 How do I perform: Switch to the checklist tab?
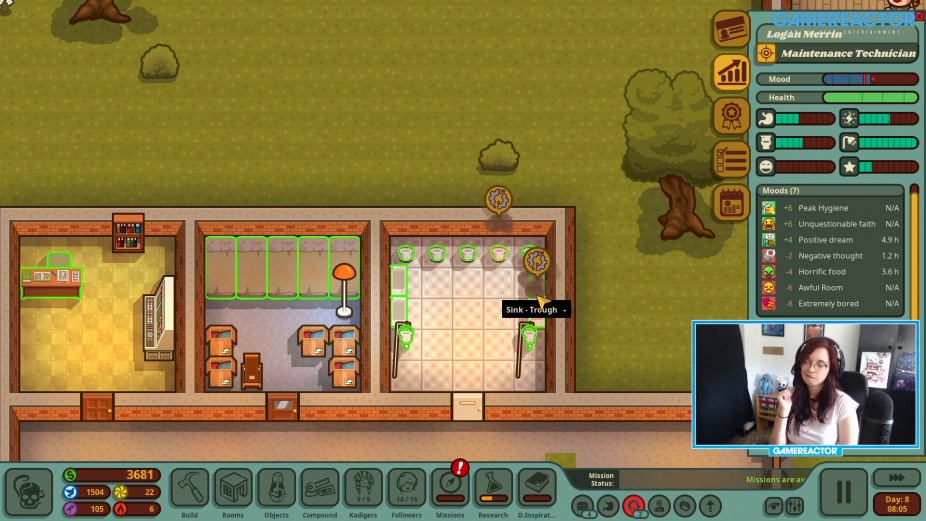(x=731, y=159)
